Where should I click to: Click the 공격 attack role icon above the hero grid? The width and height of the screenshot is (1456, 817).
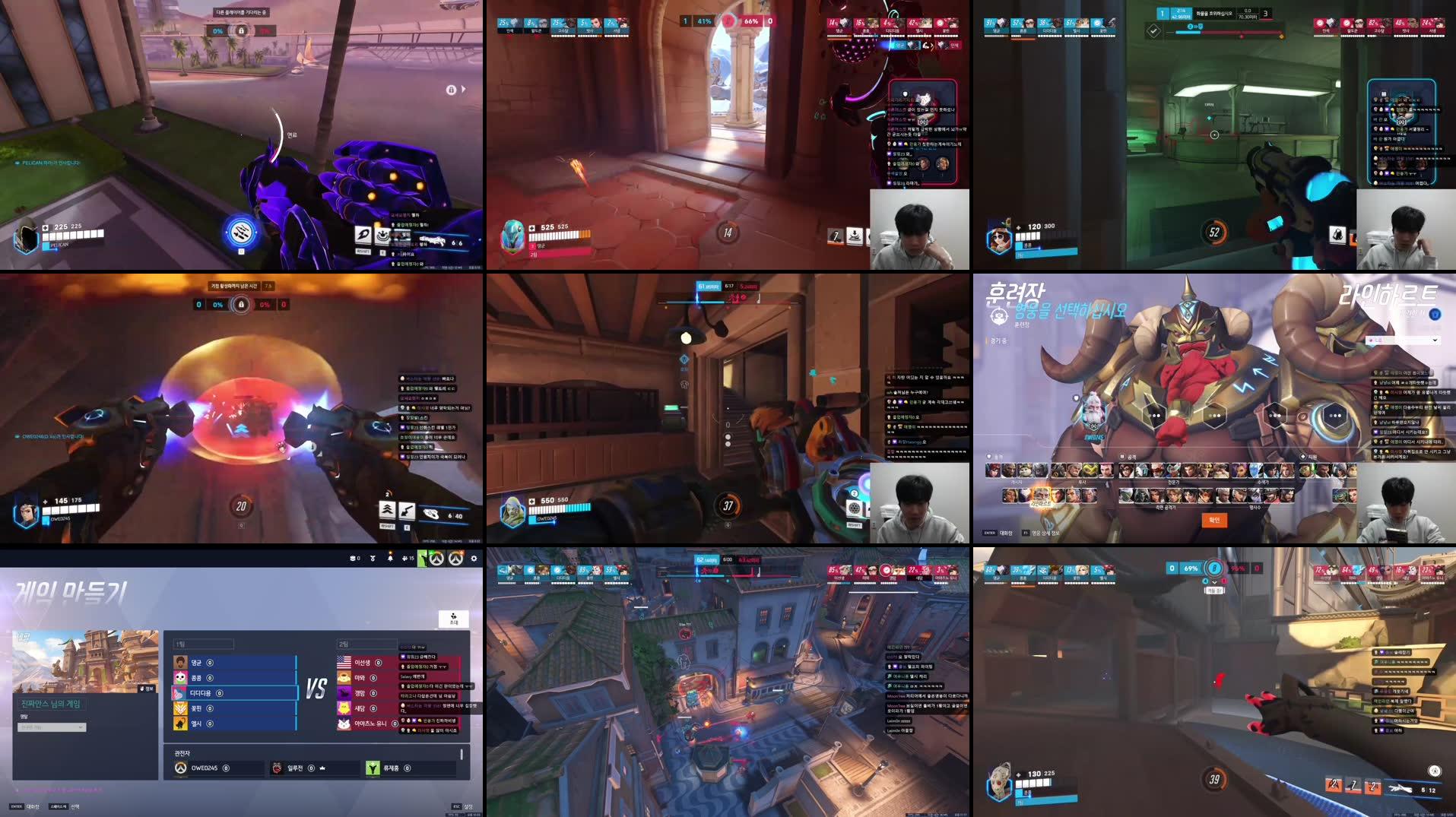(x=1122, y=456)
